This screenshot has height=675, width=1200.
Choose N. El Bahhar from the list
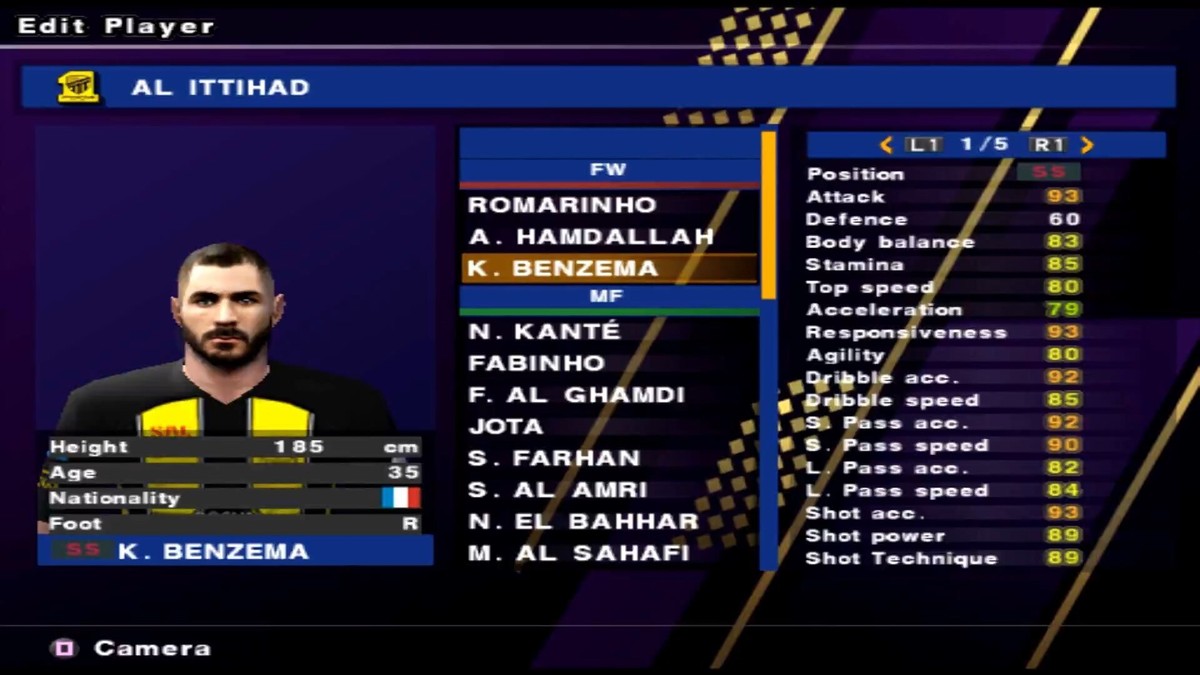[583, 522]
